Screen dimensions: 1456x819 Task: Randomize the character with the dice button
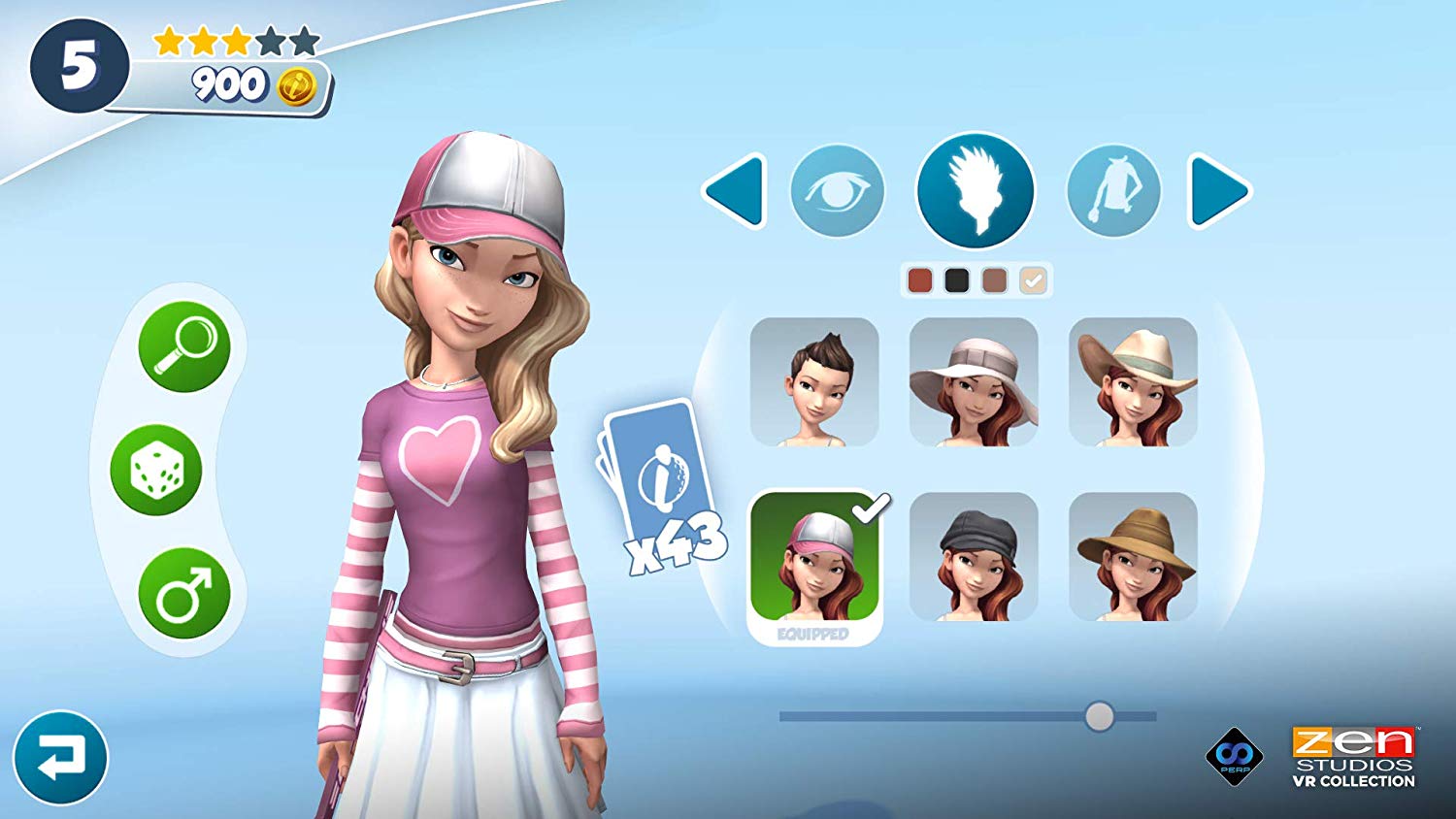click(155, 471)
